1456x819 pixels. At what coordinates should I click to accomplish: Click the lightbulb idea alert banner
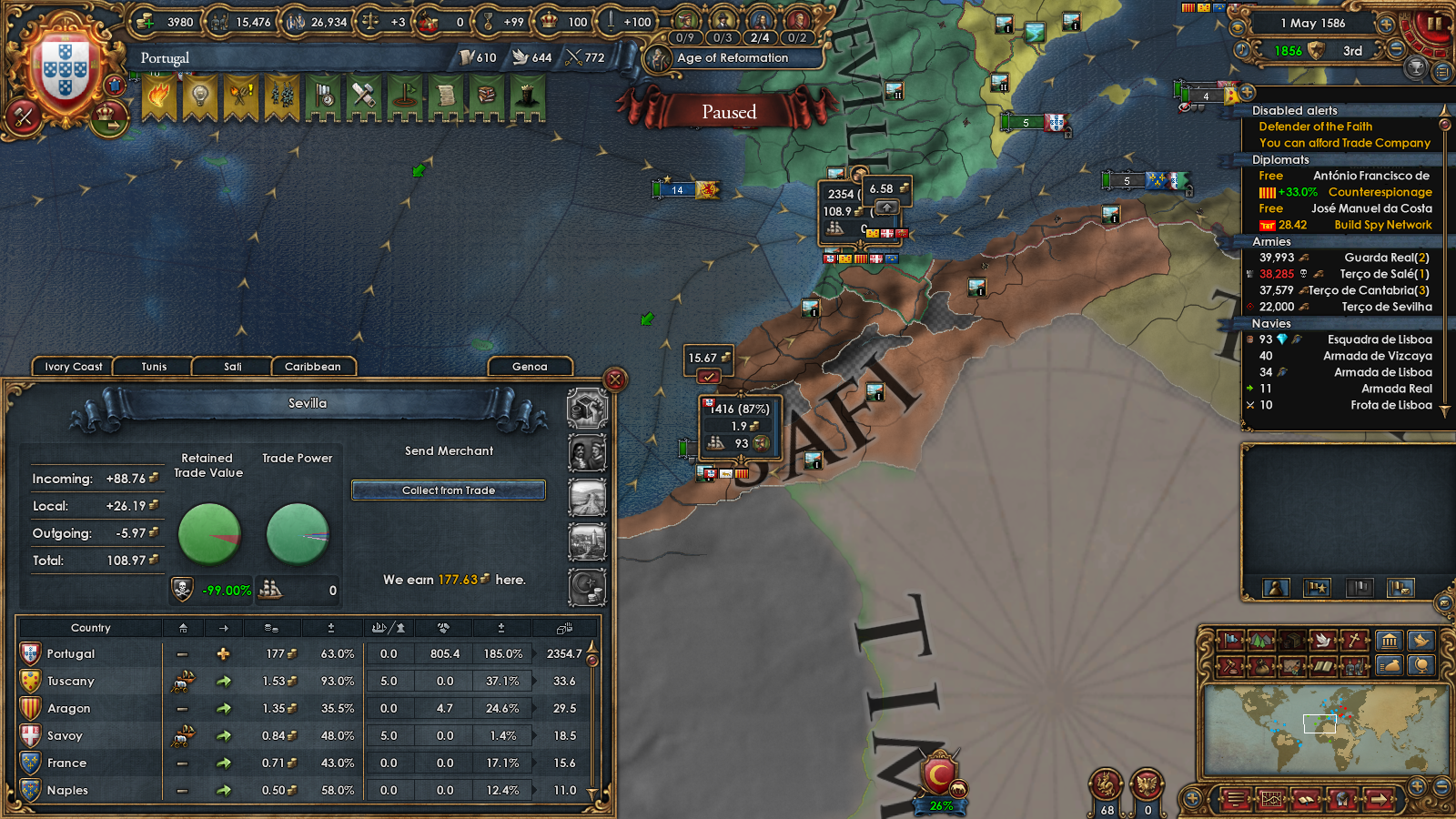click(199, 96)
